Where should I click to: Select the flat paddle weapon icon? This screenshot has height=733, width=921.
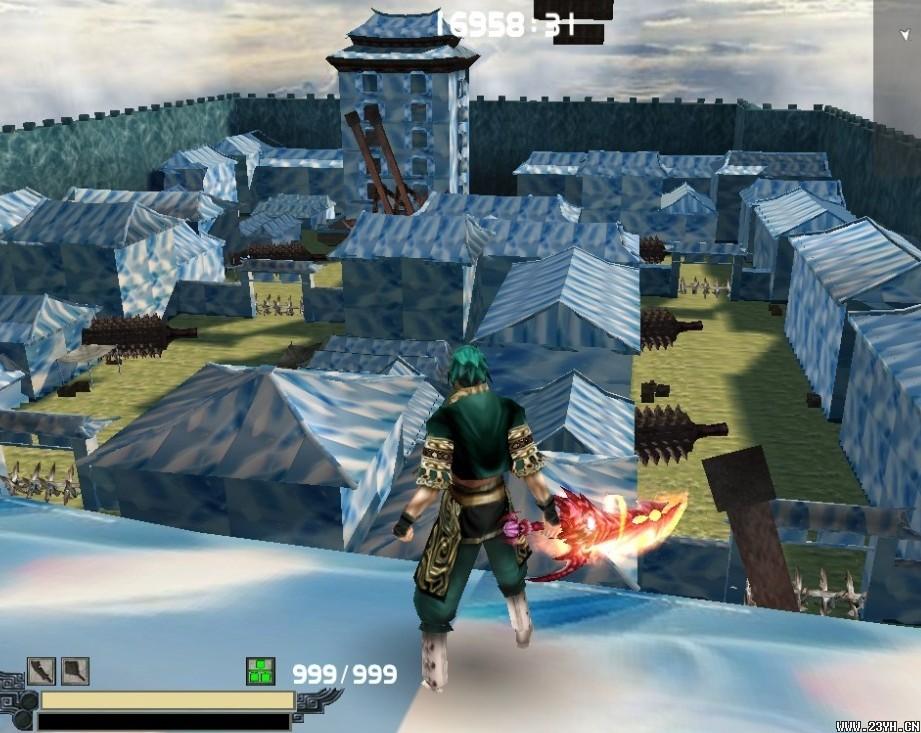[x=75, y=671]
